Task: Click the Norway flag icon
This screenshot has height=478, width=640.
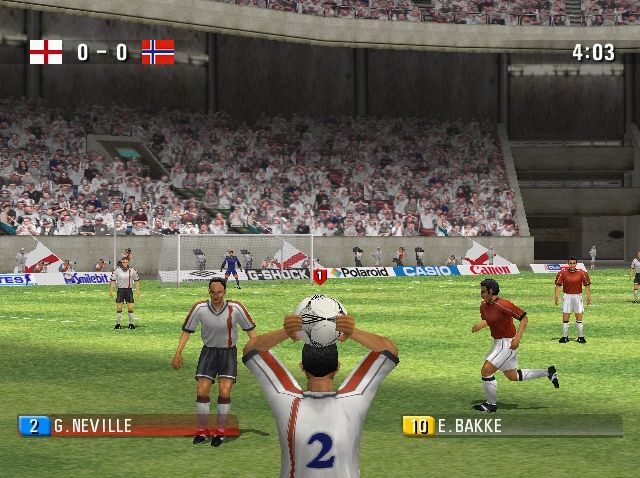Action: tap(157, 52)
